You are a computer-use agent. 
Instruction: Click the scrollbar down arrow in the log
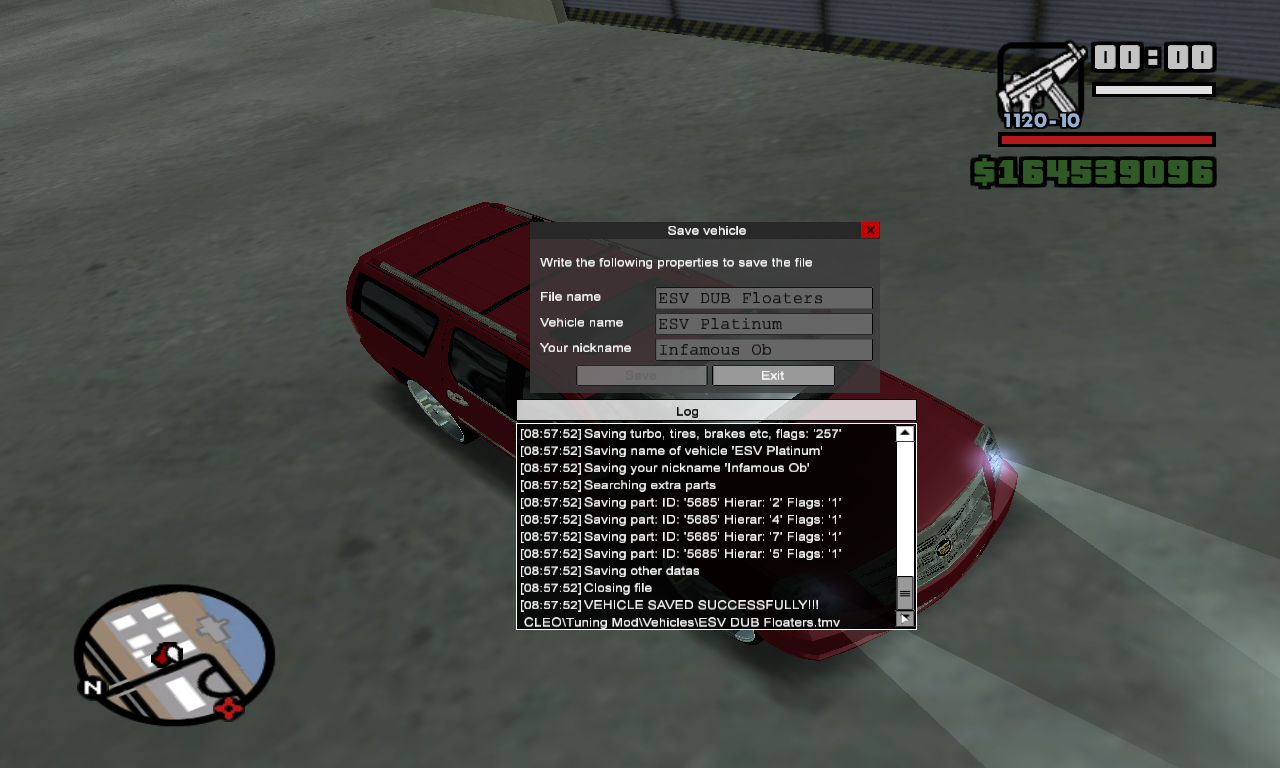904,619
